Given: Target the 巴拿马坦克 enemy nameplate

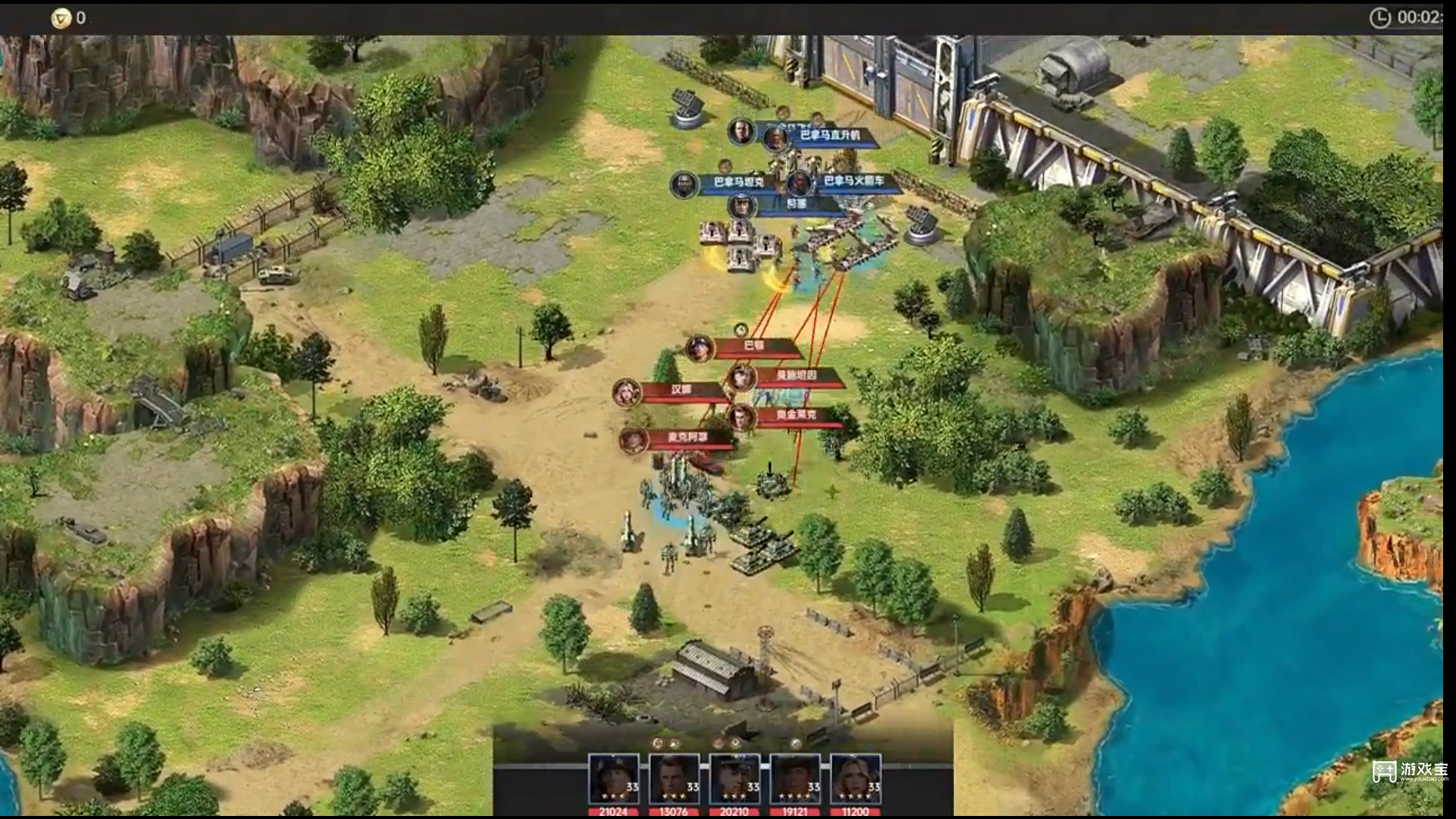Looking at the screenshot, I should click(737, 183).
